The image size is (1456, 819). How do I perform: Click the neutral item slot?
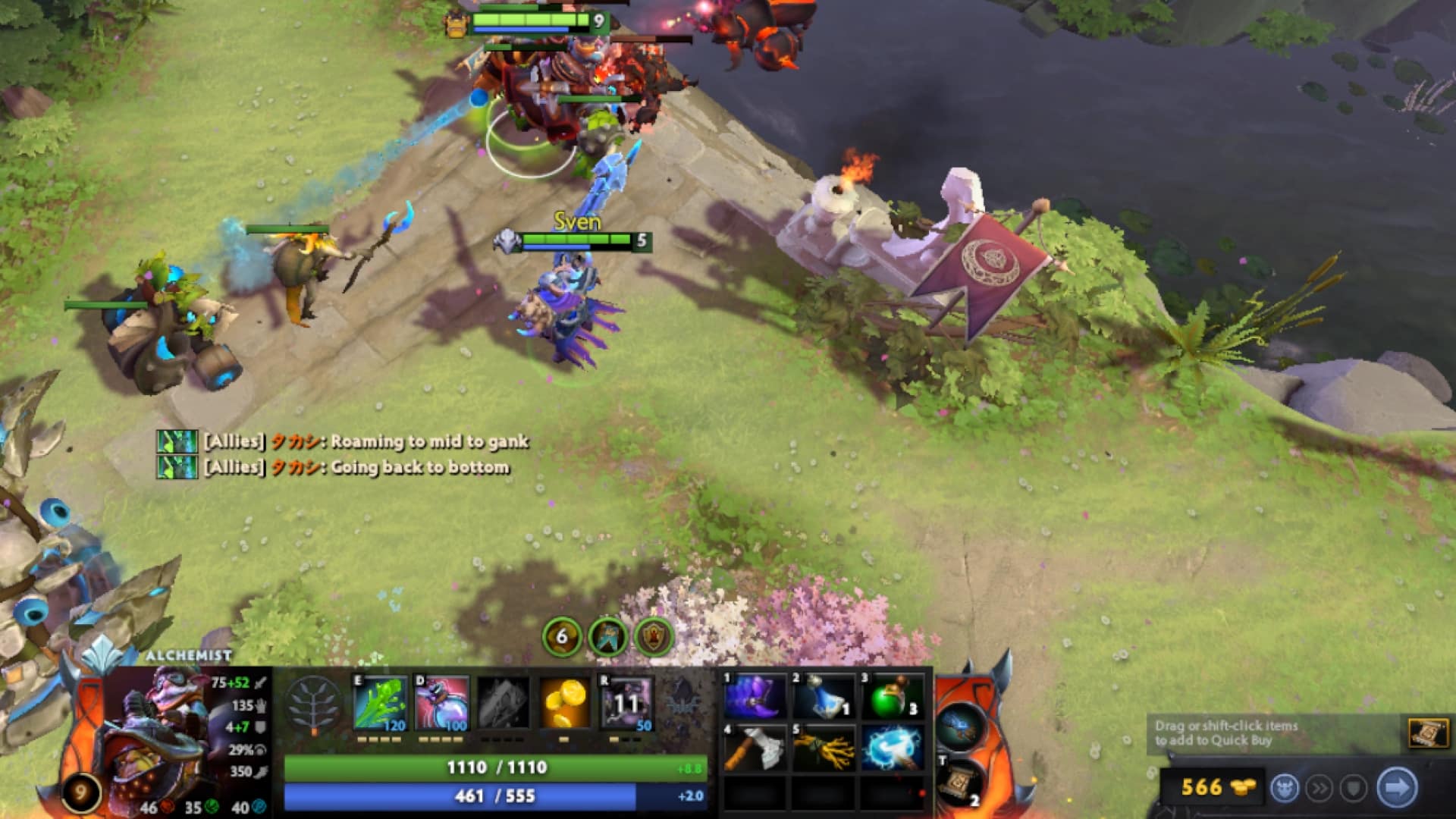pyautogui.click(x=960, y=728)
